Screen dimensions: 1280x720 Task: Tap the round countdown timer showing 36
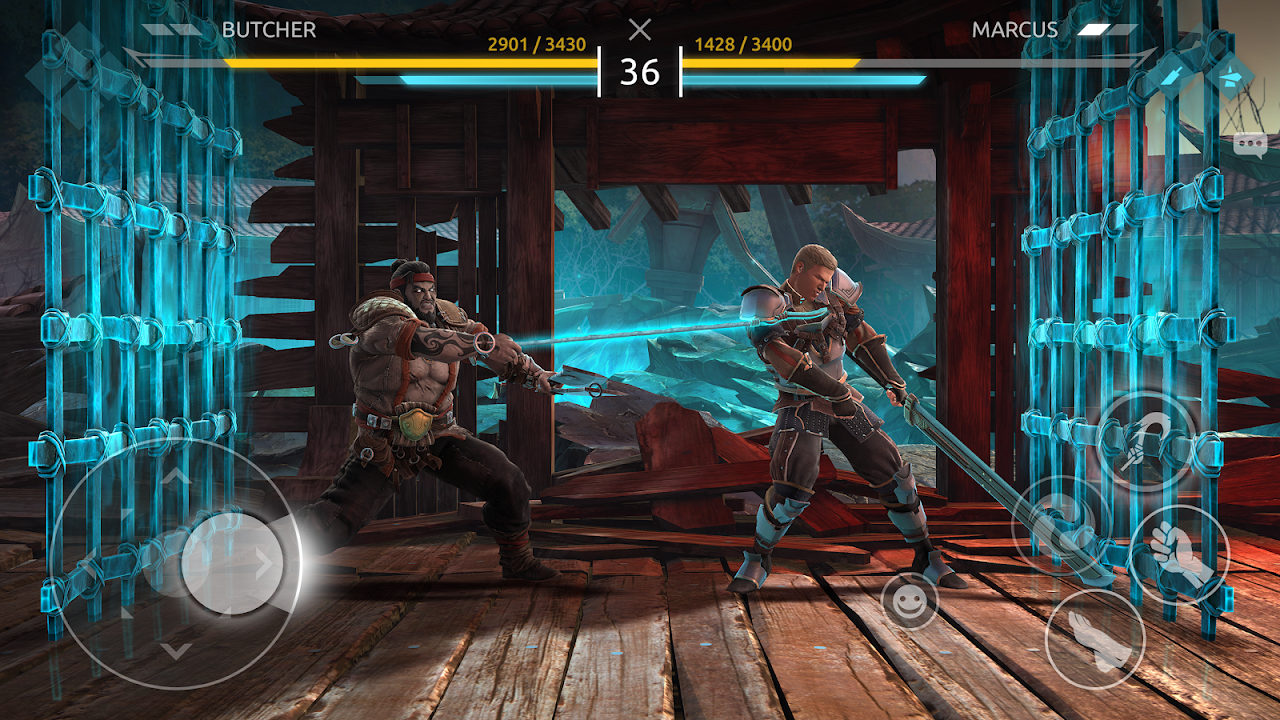pyautogui.click(x=640, y=72)
